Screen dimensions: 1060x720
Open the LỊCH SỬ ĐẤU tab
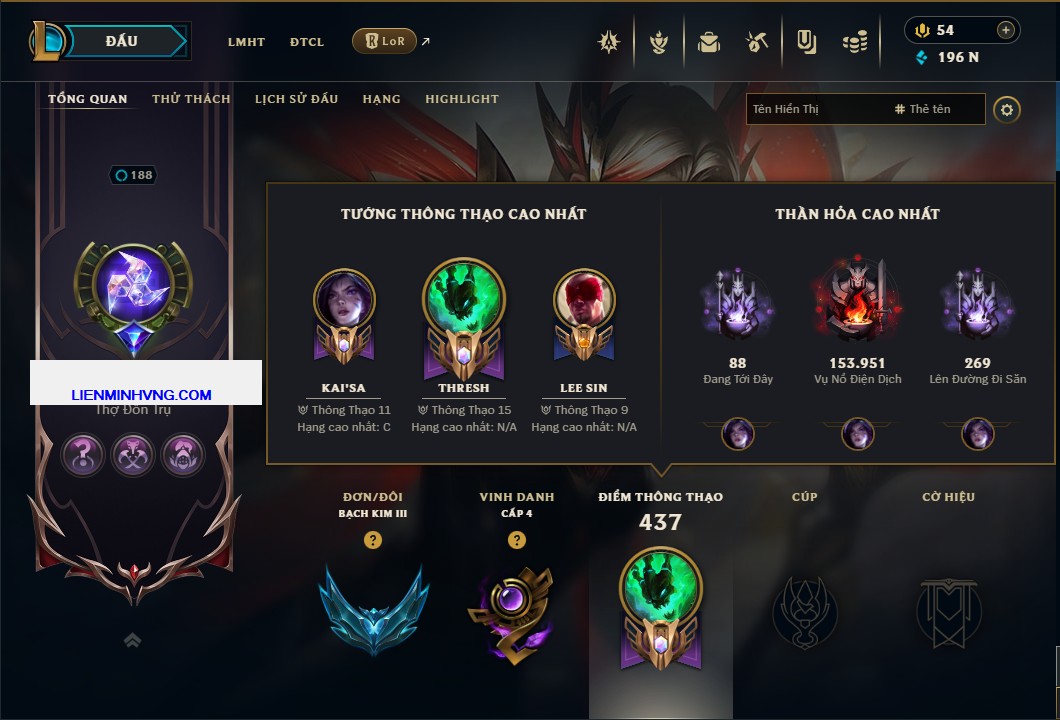296,99
